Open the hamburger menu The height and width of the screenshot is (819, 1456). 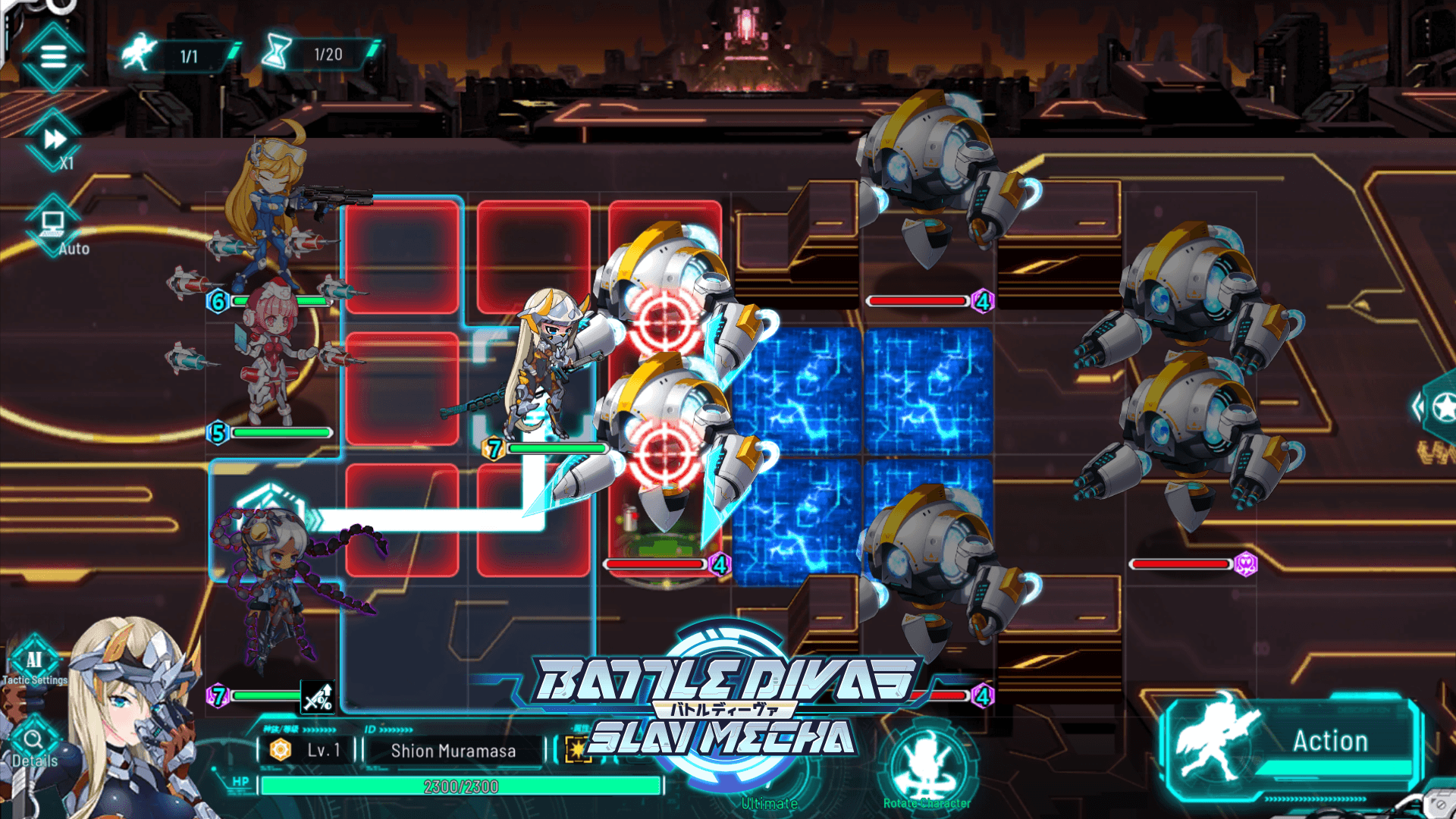point(53,56)
